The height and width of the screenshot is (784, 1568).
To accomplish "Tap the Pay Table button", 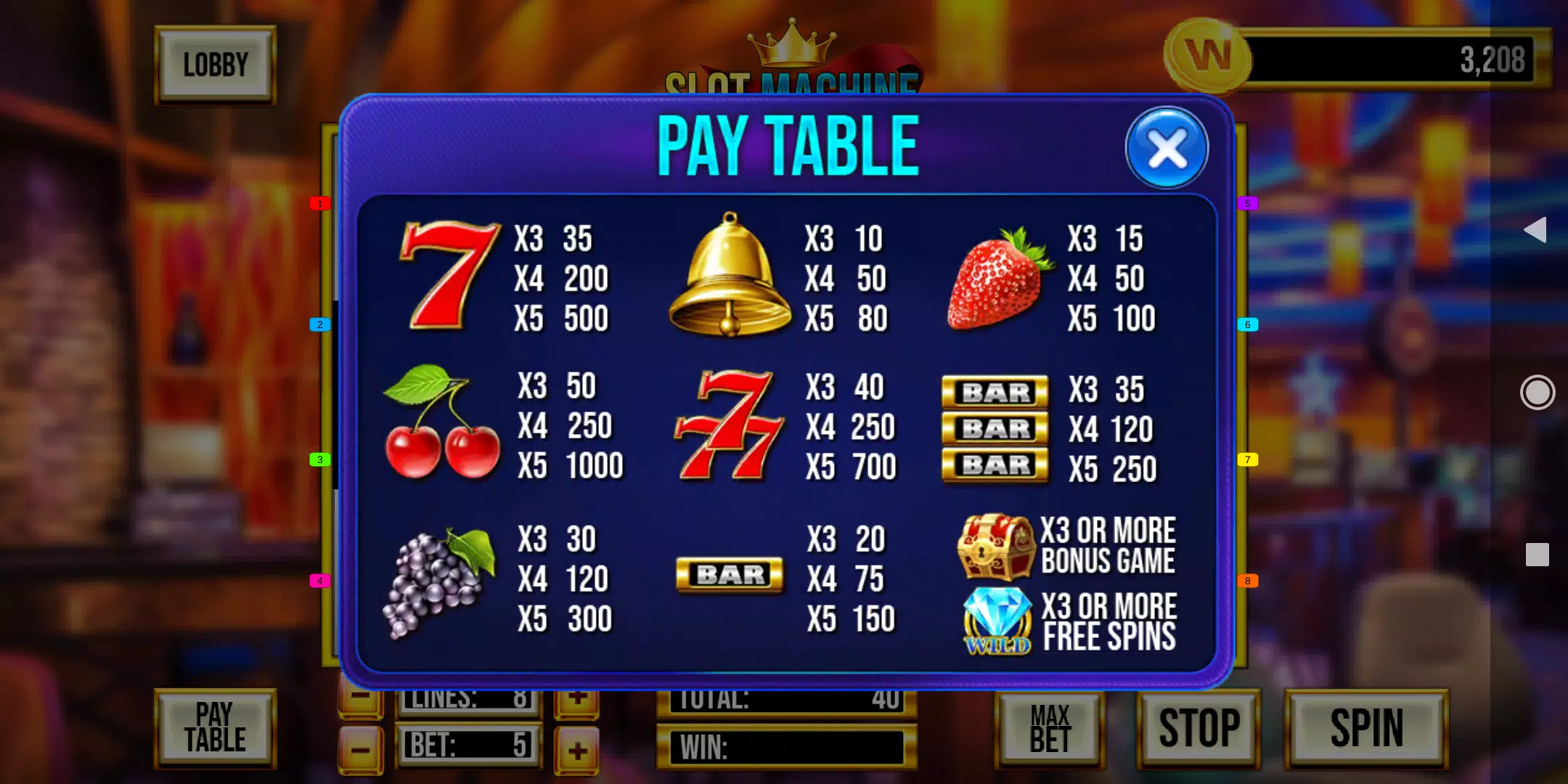I will [x=215, y=728].
